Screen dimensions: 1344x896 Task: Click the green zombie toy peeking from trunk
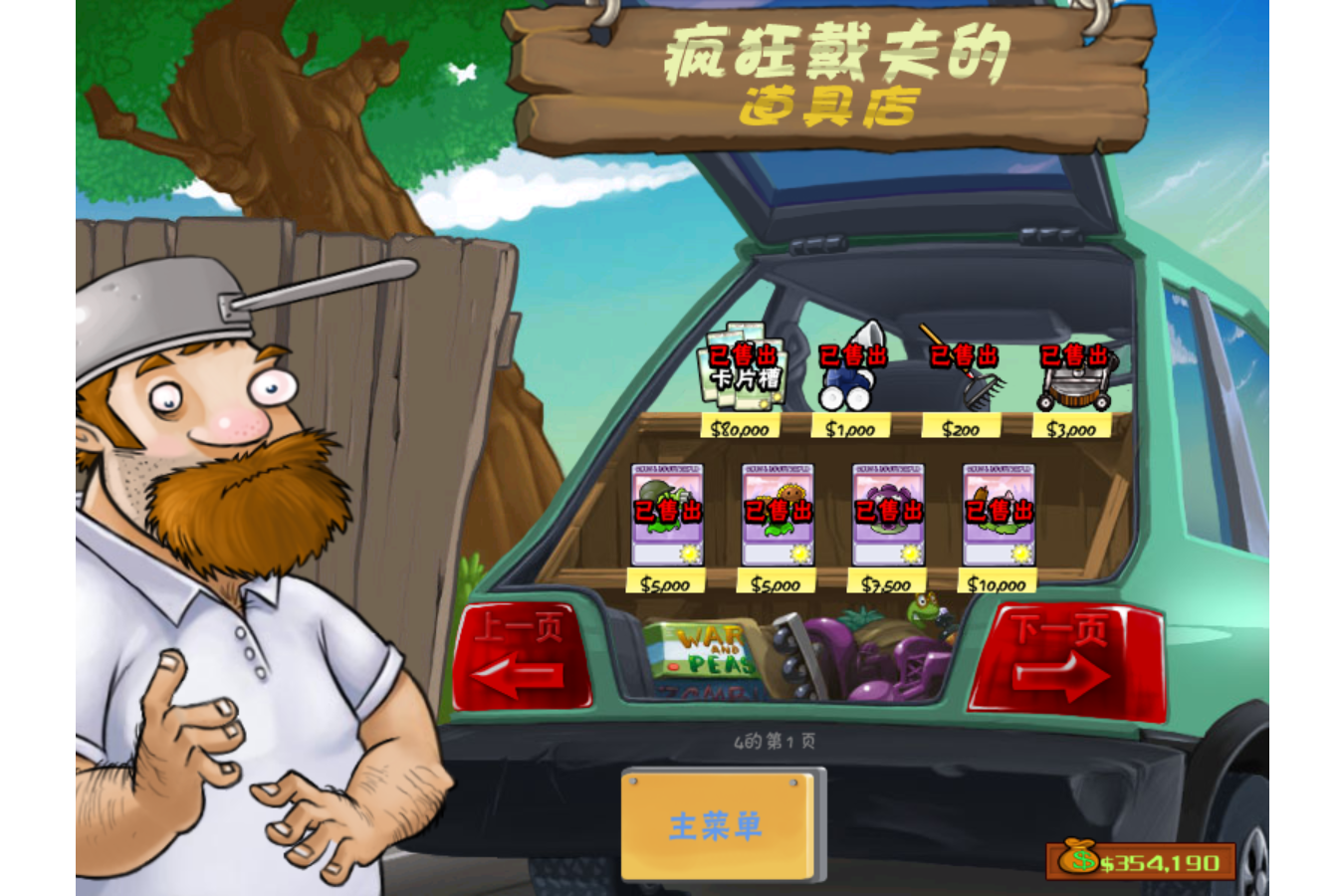921,612
